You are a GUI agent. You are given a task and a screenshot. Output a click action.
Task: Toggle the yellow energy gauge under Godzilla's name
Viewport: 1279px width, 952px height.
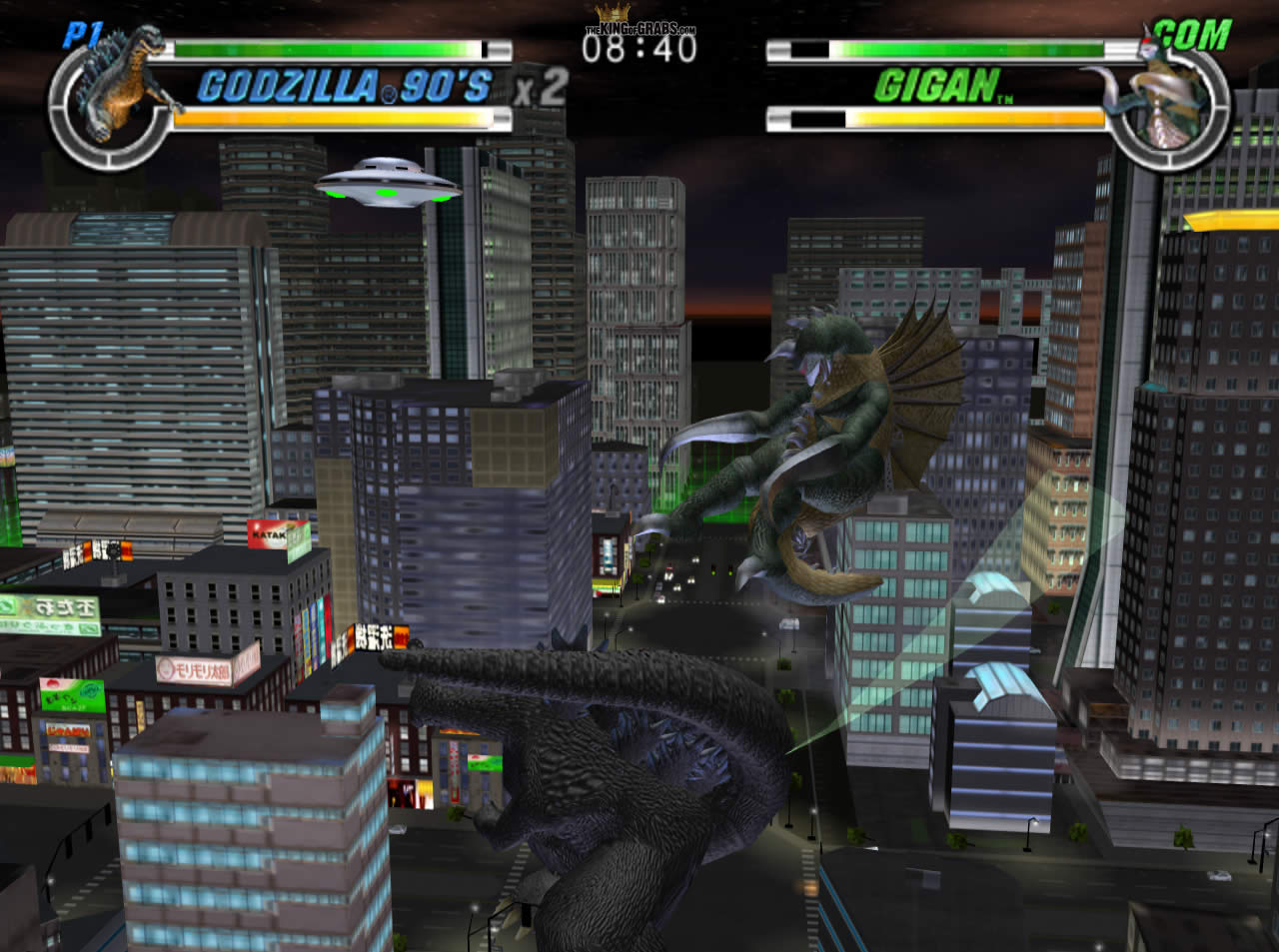[x=330, y=120]
